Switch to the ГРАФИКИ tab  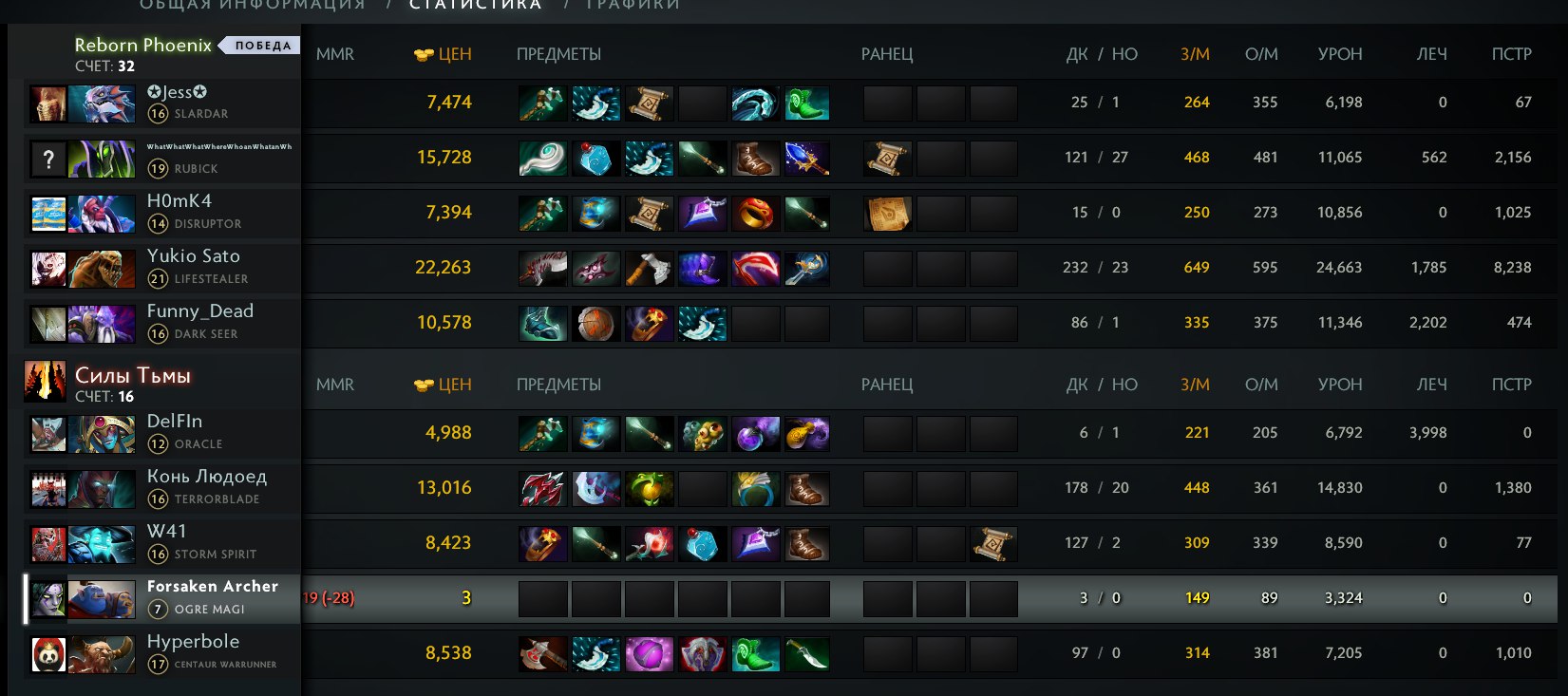[633, 5]
